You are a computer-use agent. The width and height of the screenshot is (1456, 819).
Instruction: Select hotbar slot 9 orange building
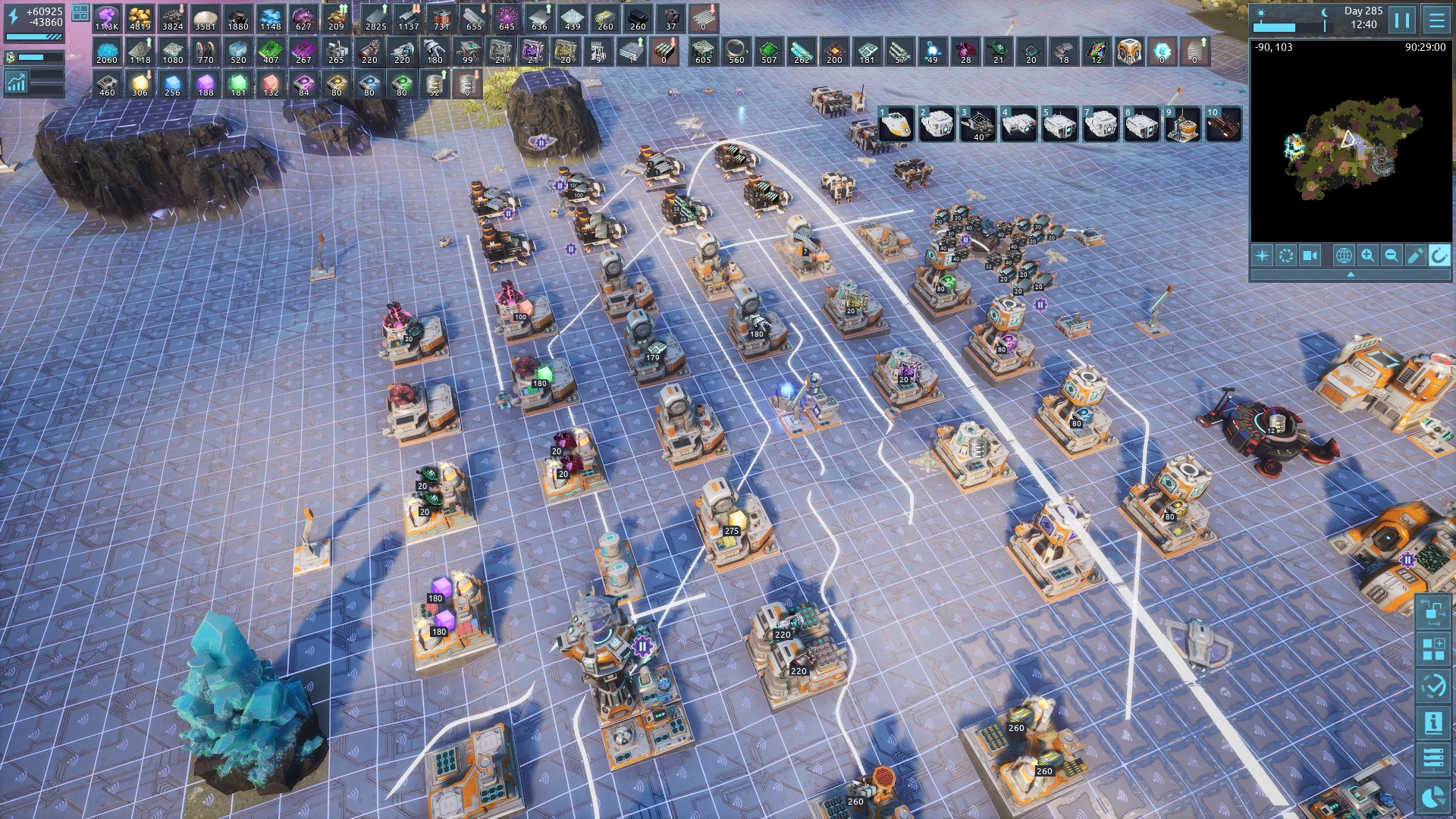click(x=1182, y=124)
